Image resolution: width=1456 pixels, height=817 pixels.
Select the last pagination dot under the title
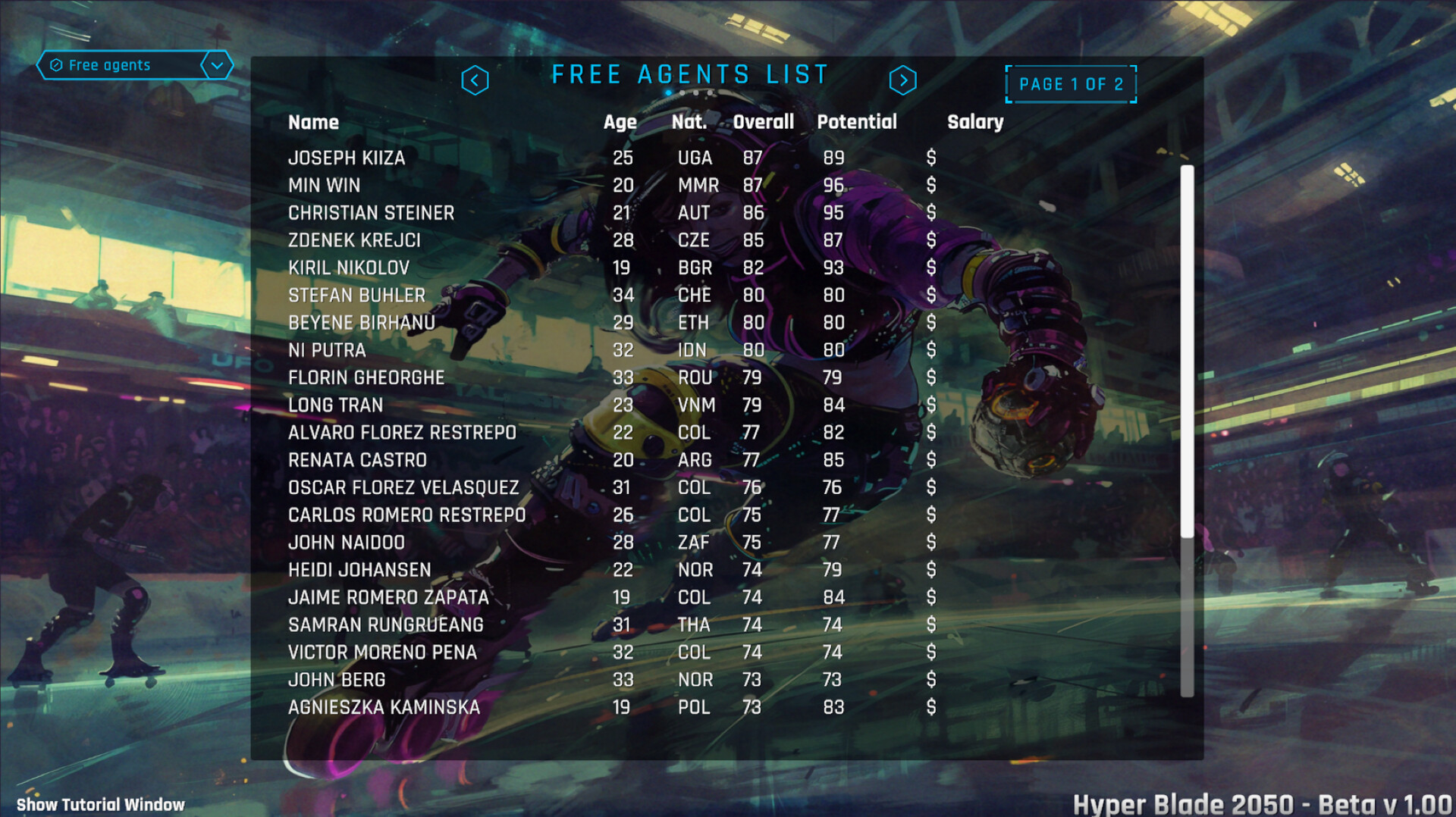pos(709,92)
